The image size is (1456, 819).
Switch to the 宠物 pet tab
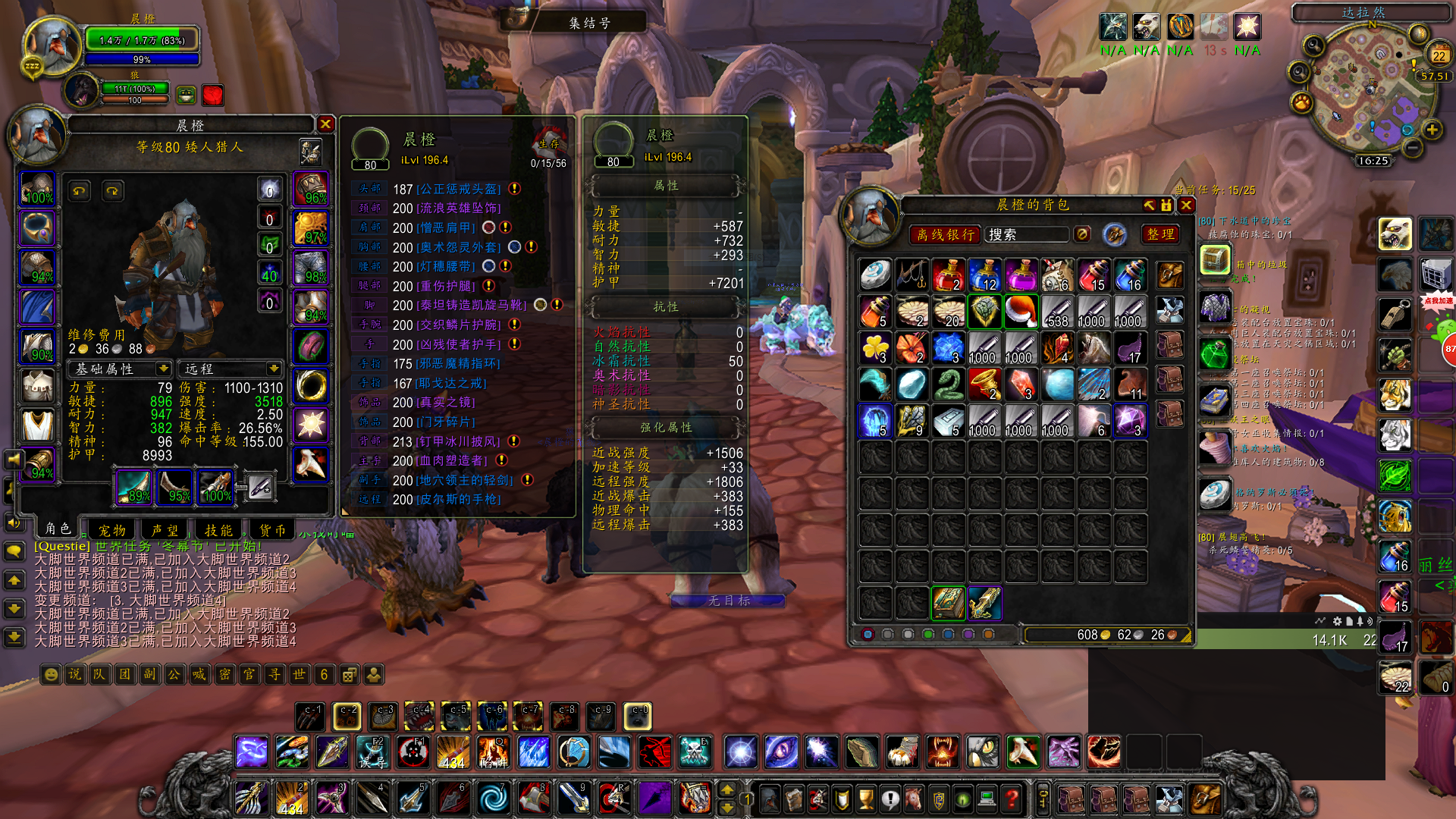click(x=112, y=529)
